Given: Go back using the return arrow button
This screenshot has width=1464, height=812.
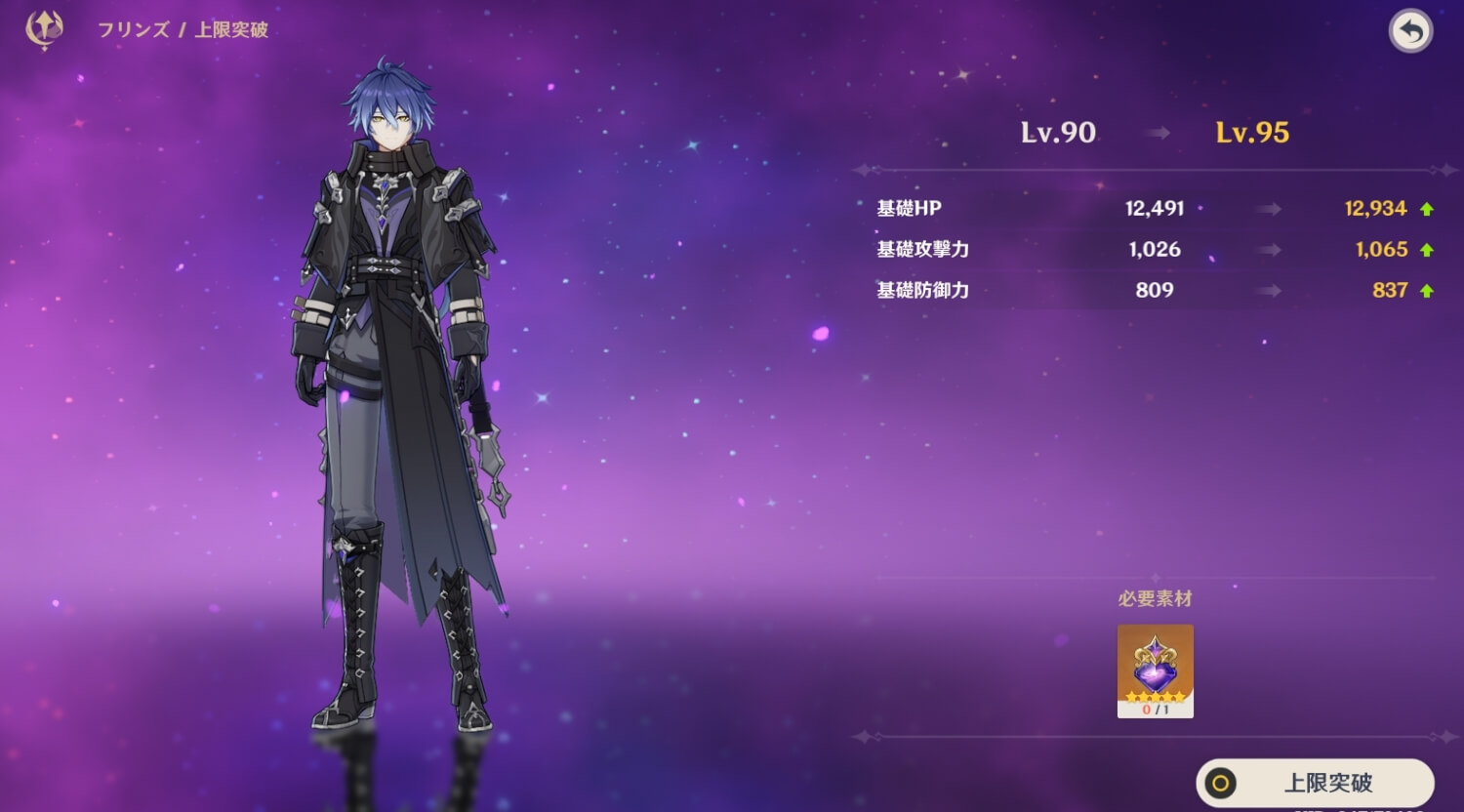Looking at the screenshot, I should [1410, 32].
